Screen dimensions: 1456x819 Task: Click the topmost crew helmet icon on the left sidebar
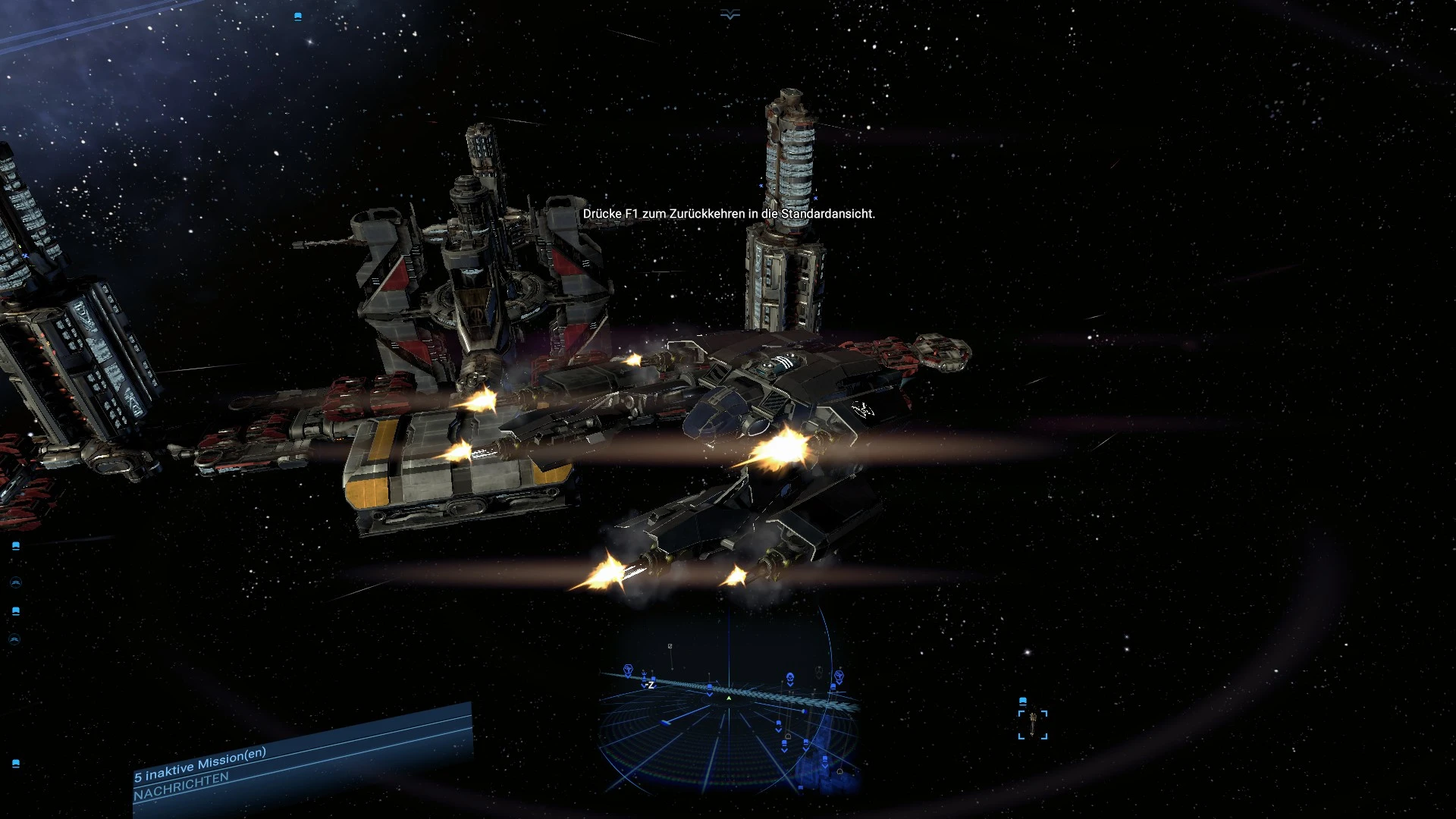tap(16, 582)
